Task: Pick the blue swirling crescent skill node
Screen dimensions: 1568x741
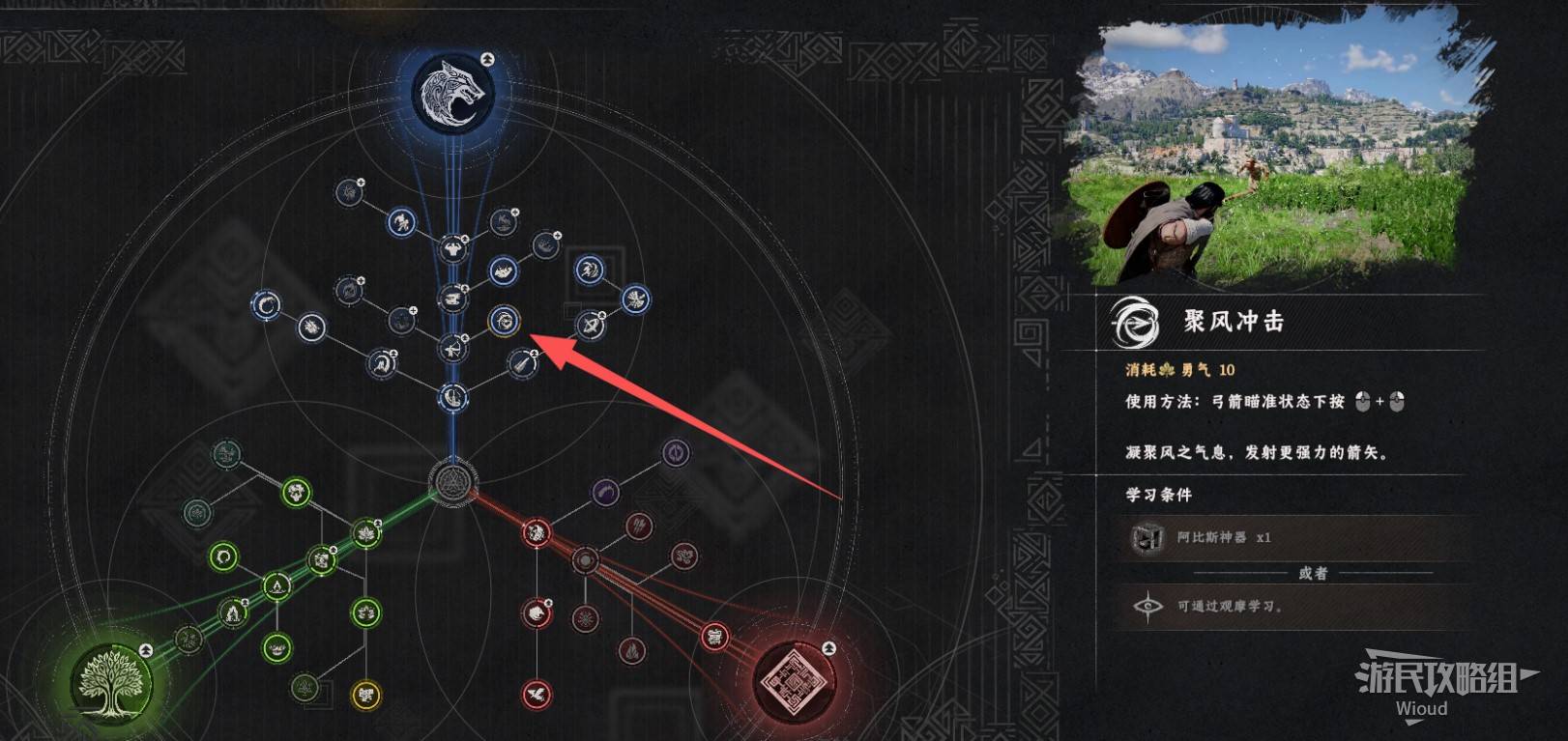Action: [x=266, y=306]
